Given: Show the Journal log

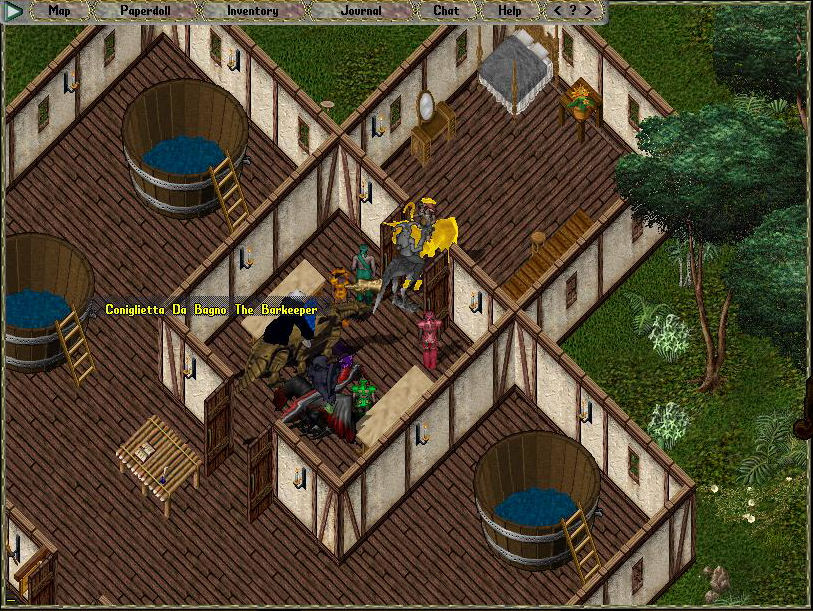Looking at the screenshot, I should pos(361,11).
